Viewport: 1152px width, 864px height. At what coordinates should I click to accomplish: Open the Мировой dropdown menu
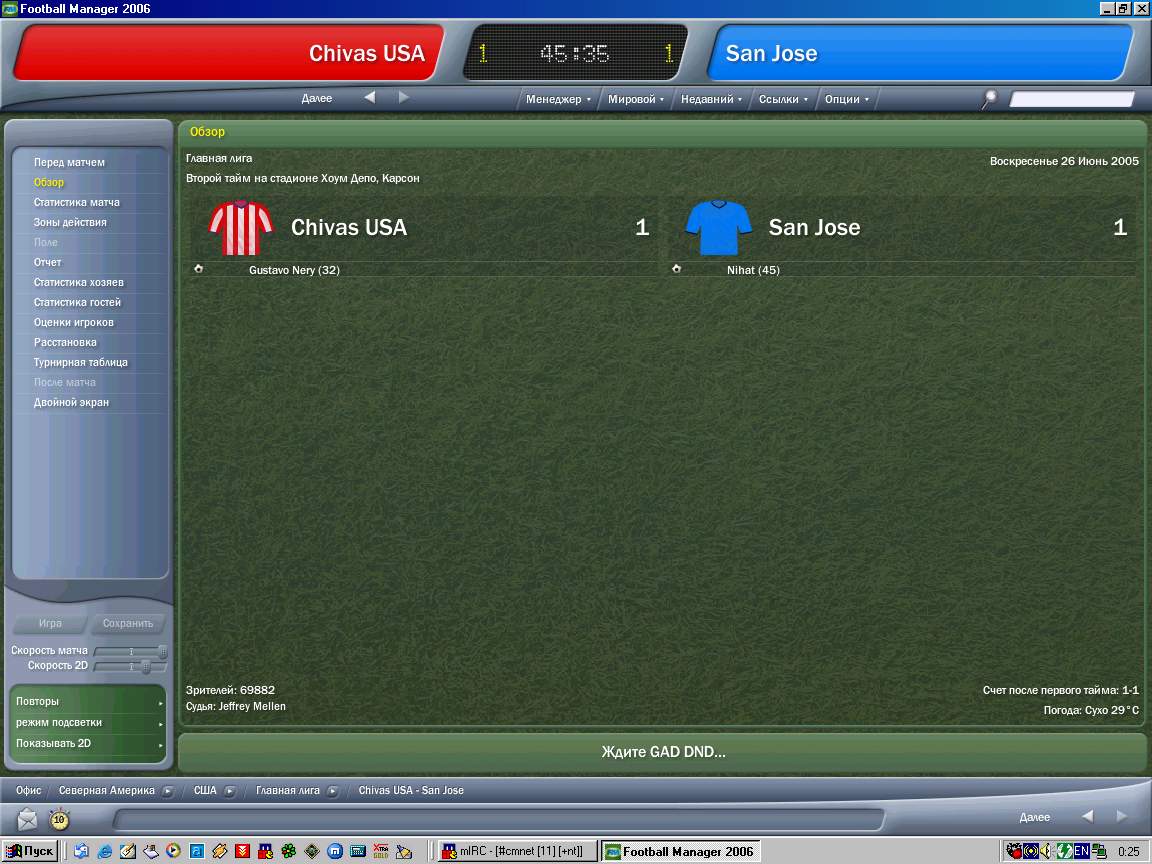click(x=636, y=99)
